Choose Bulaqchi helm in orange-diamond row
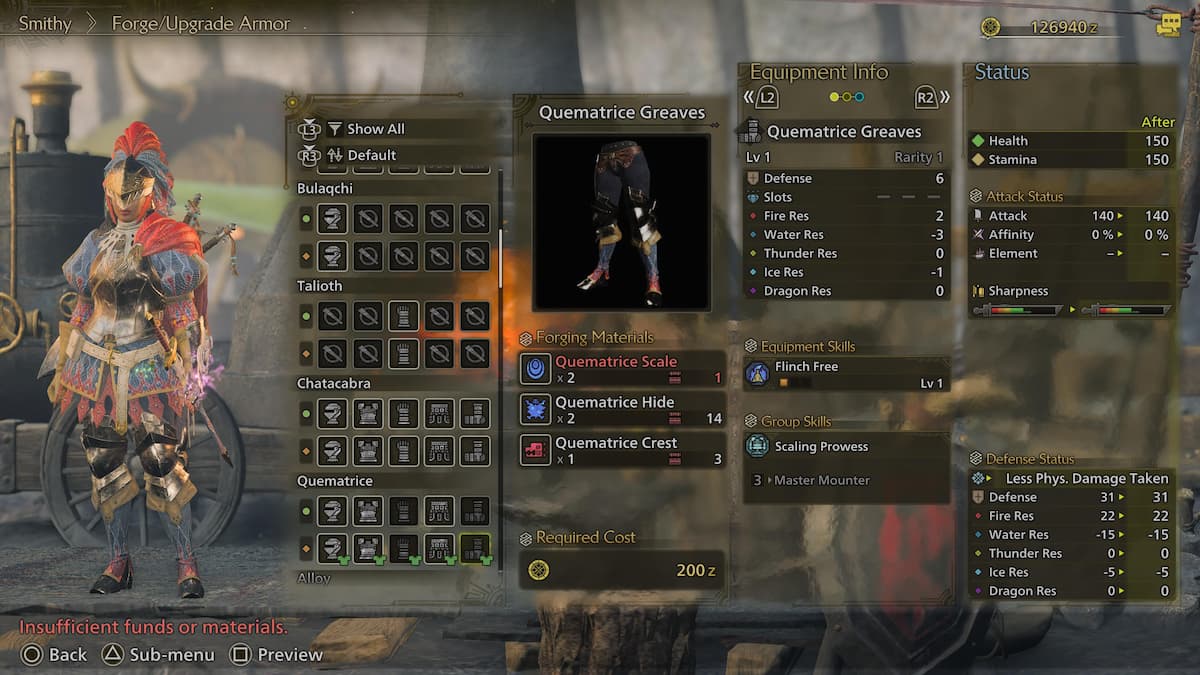 [x=332, y=256]
